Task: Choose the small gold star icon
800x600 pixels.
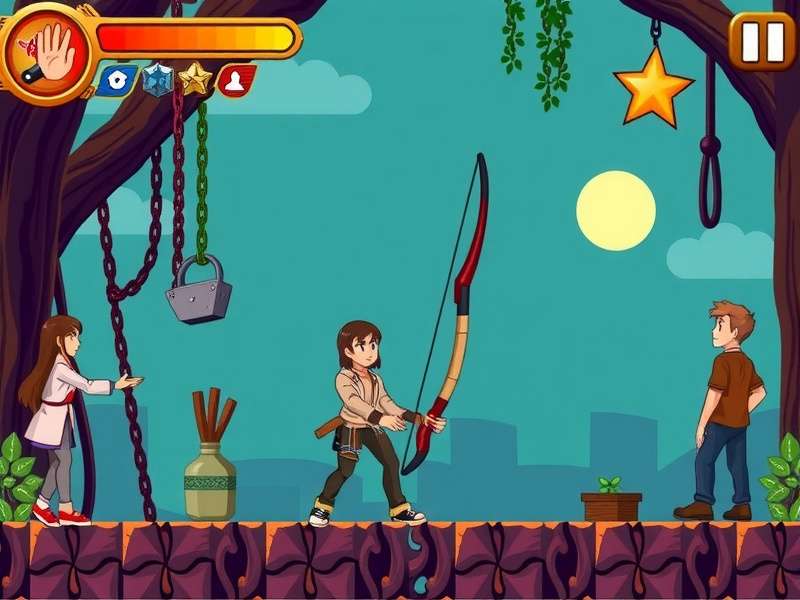Action: 195,79
